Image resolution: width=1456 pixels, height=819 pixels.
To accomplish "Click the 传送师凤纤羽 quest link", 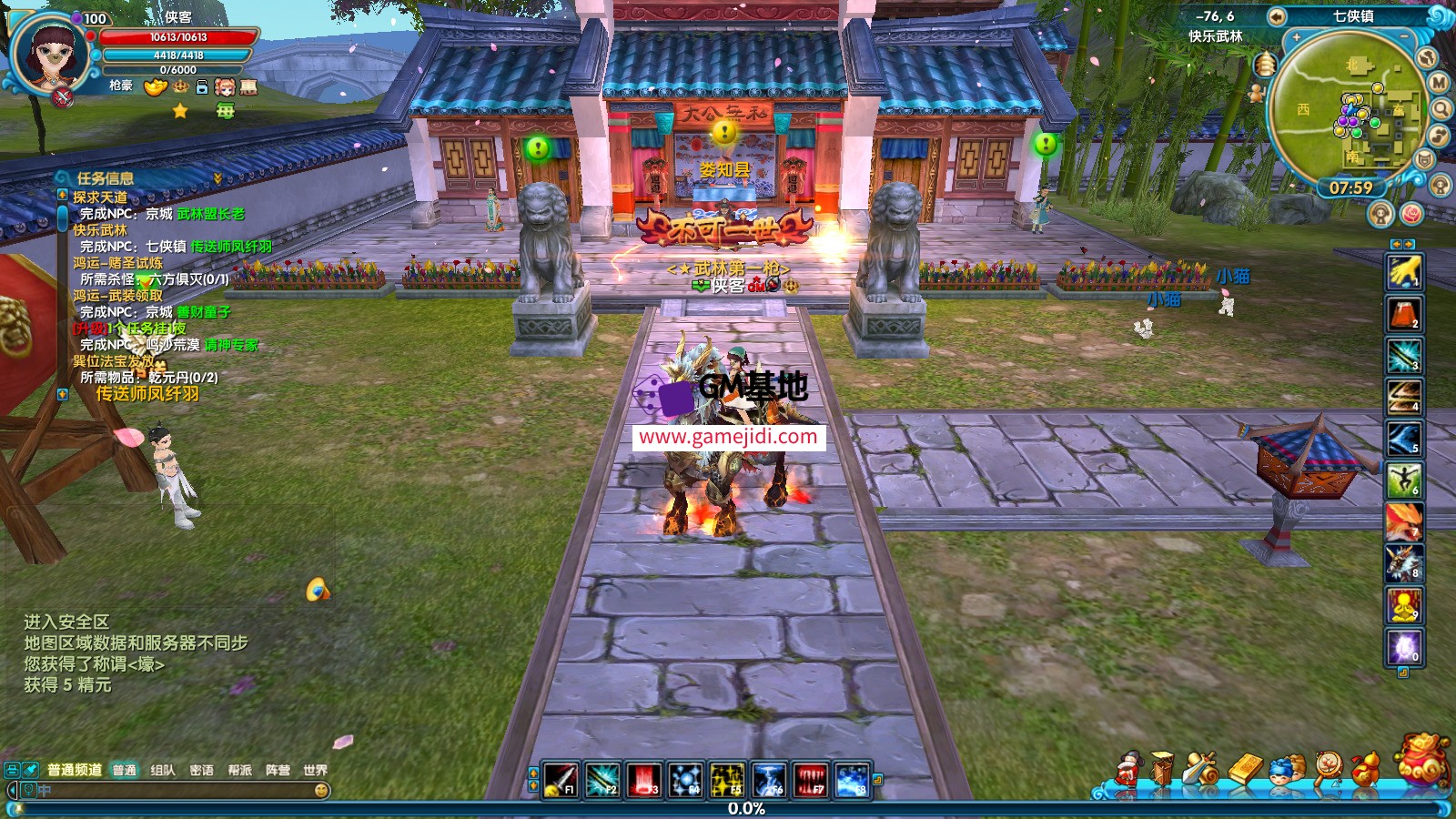I will 147,394.
